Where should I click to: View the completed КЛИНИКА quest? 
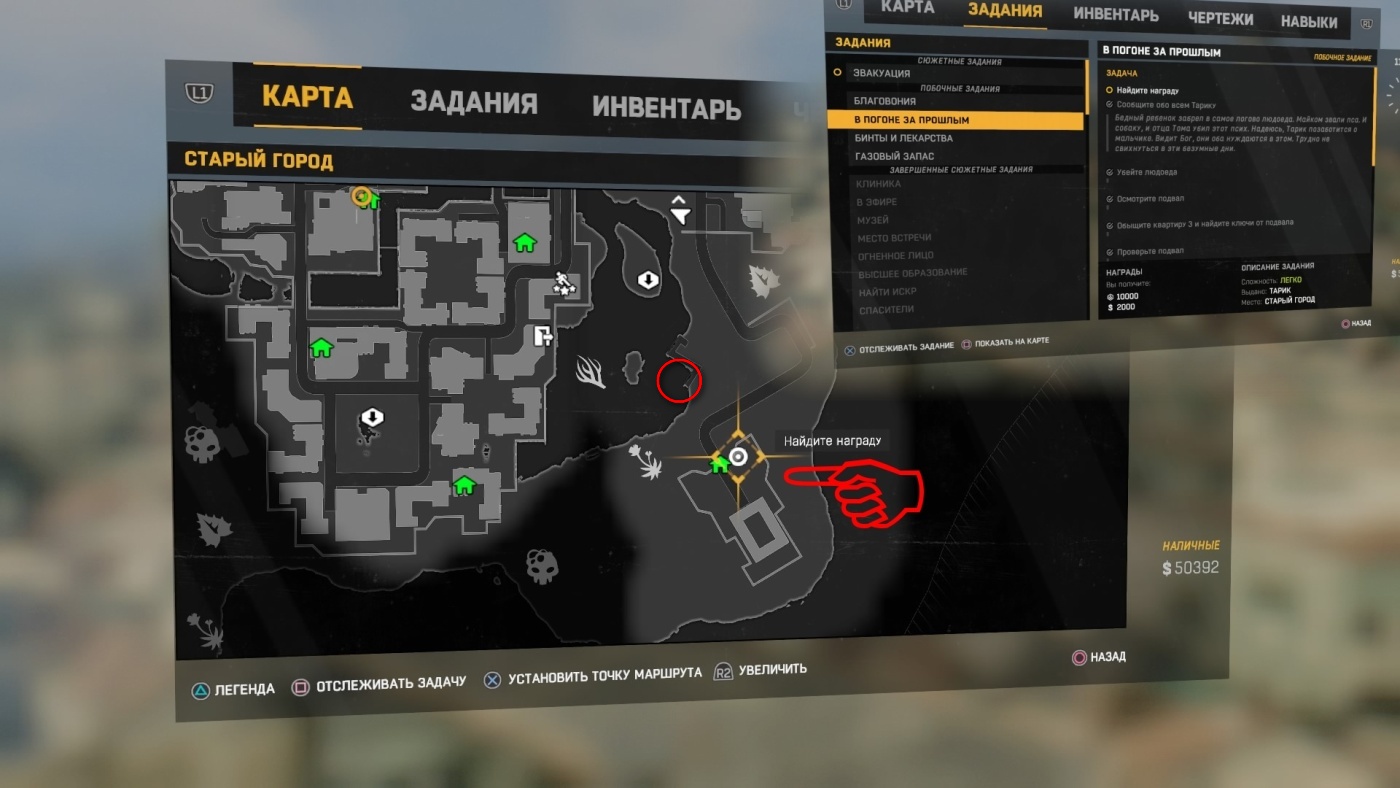click(x=878, y=184)
